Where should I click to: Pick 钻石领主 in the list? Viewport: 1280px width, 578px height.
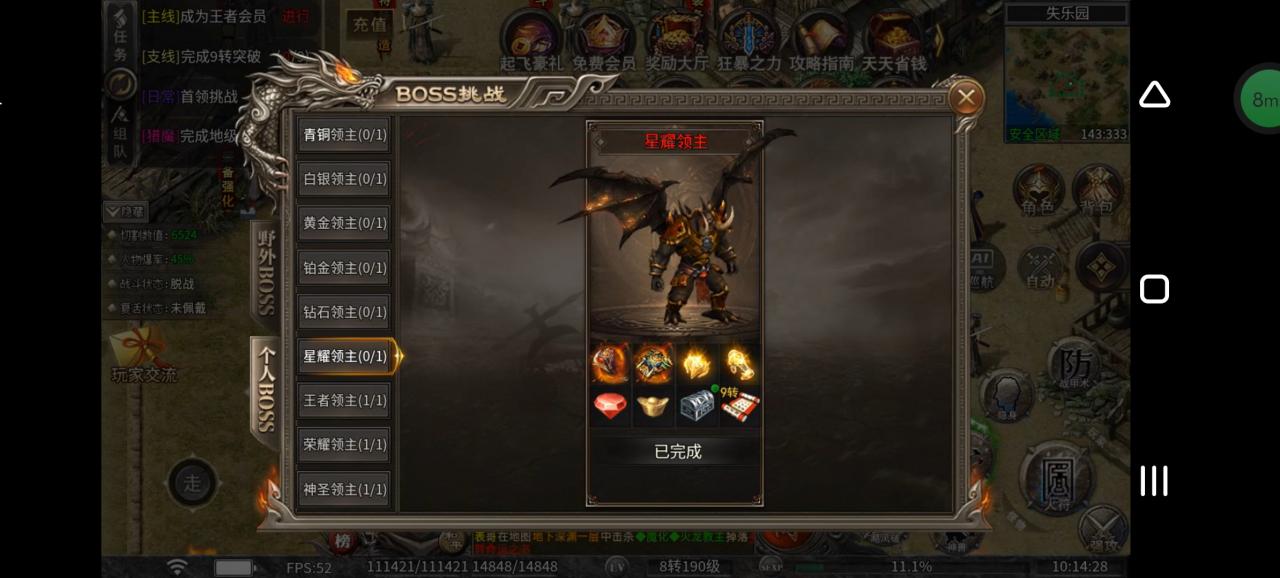point(345,312)
